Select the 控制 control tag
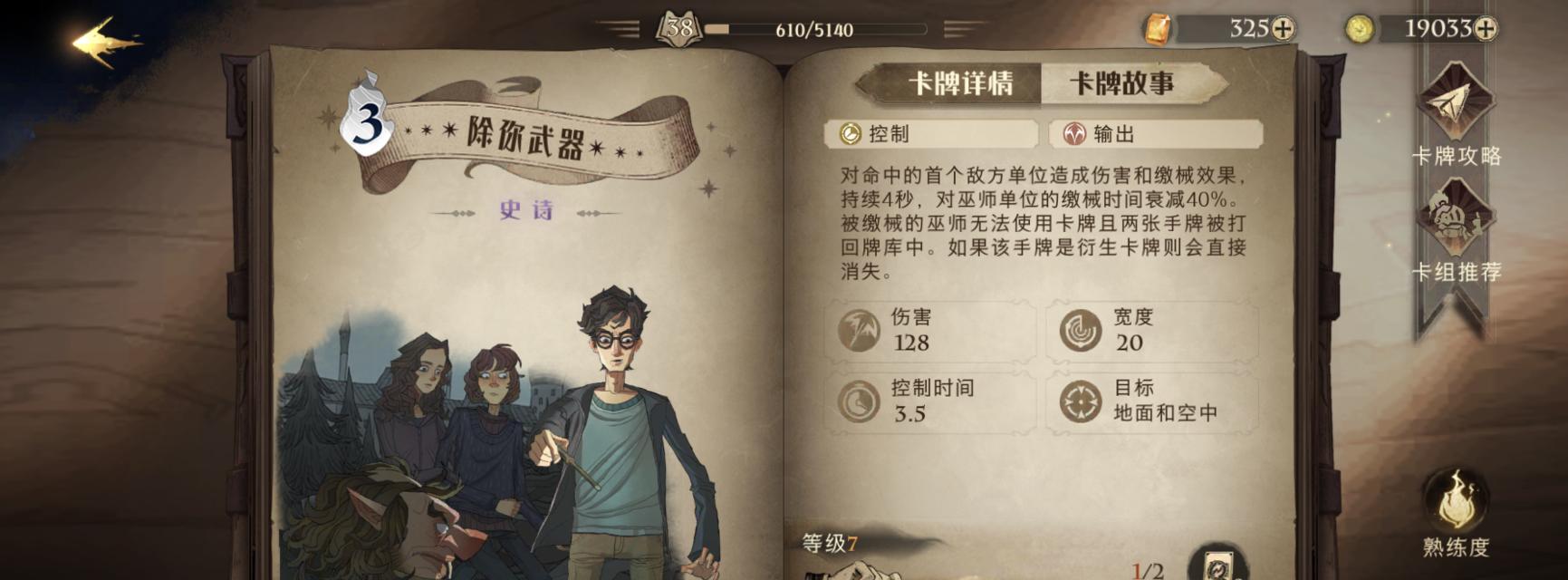This screenshot has height=580, width=1568. (x=931, y=134)
